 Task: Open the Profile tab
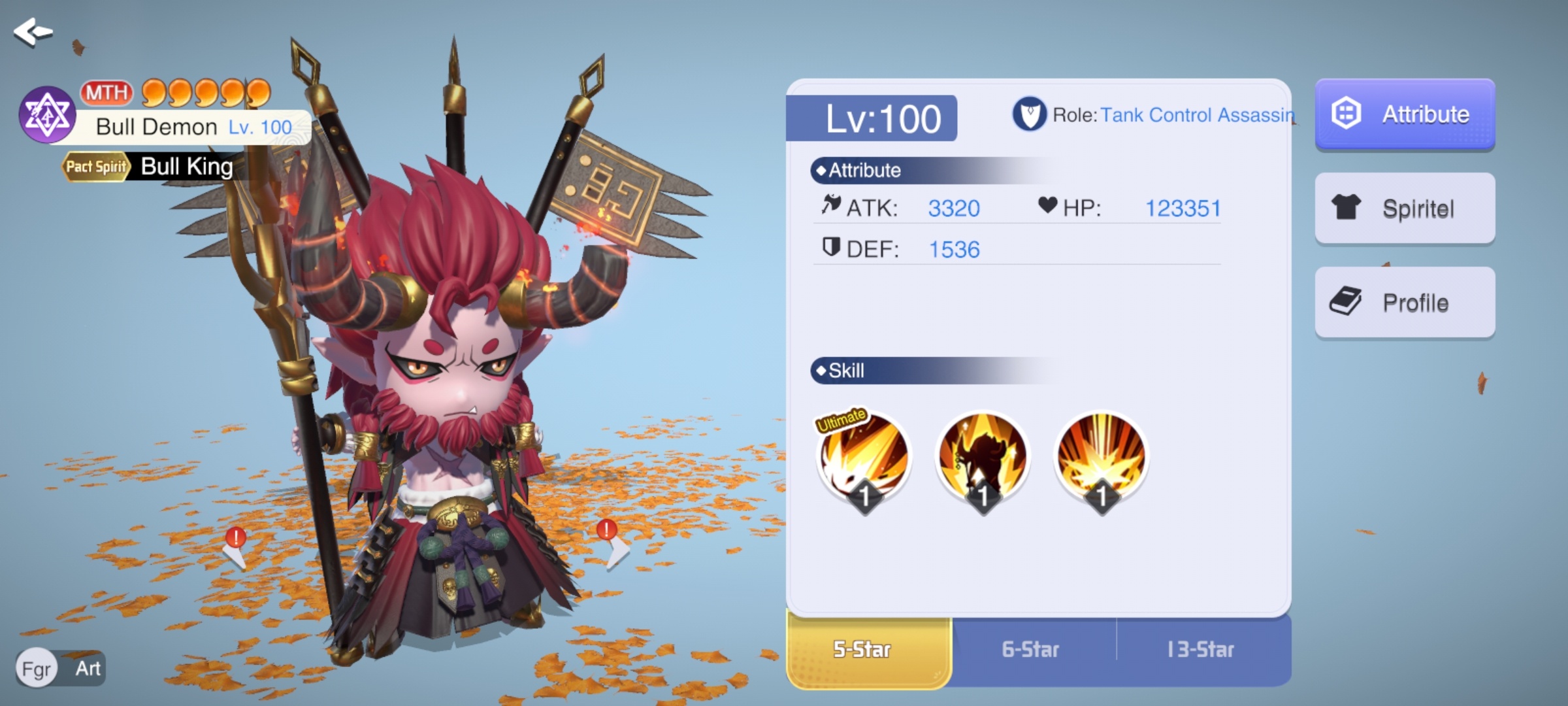pyautogui.click(x=1405, y=303)
